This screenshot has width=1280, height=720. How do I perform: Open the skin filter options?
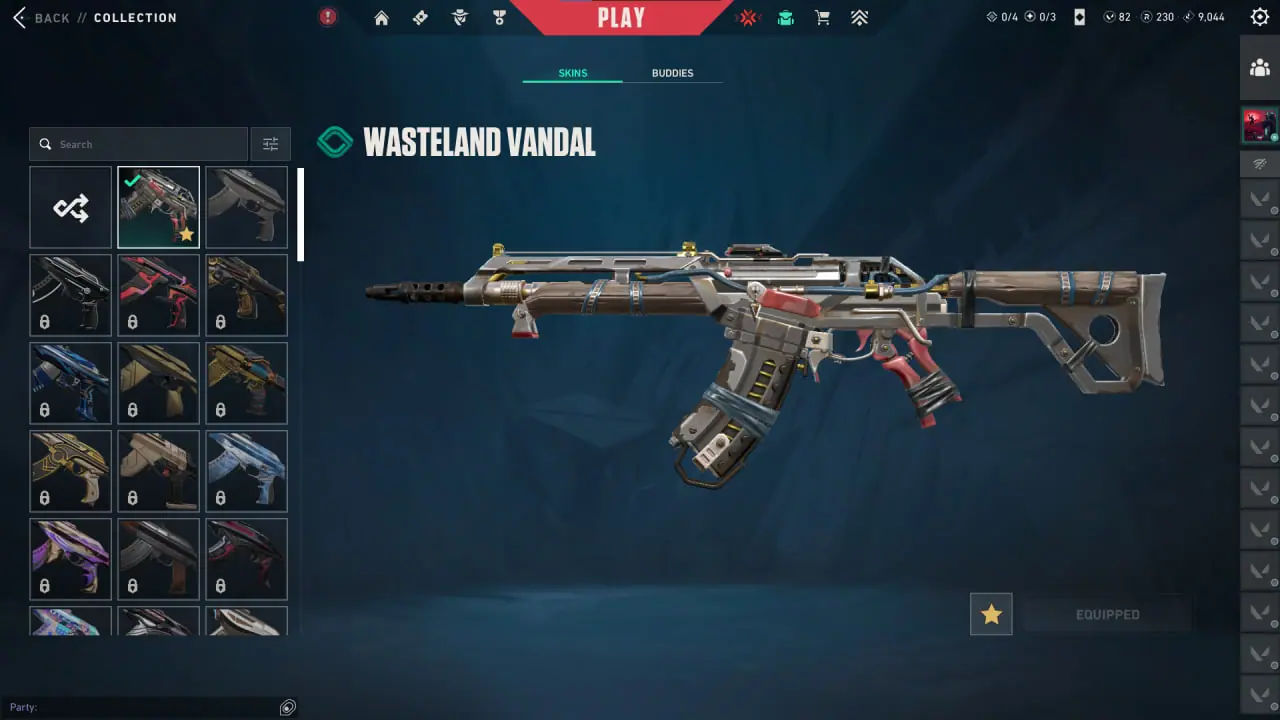[270, 143]
